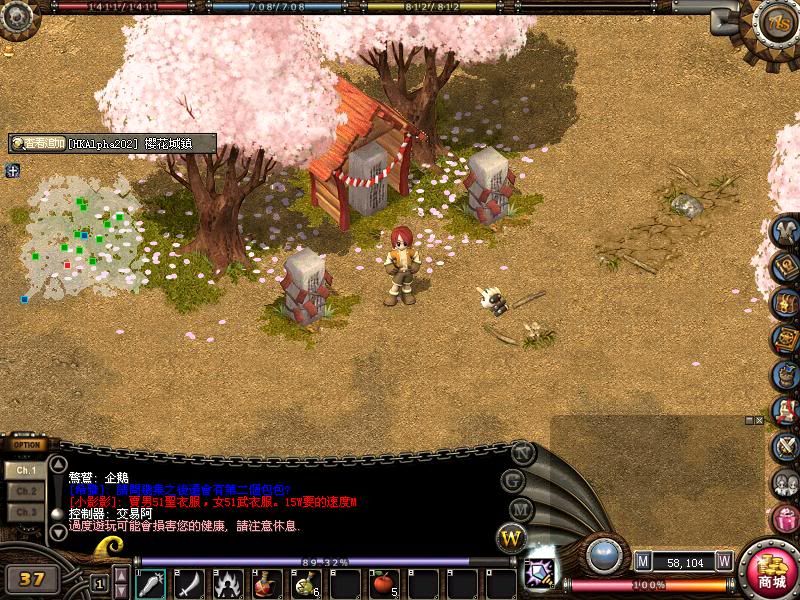The height and width of the screenshot is (600, 800).
Task: Click the round M button beside chat
Action: (x=519, y=509)
